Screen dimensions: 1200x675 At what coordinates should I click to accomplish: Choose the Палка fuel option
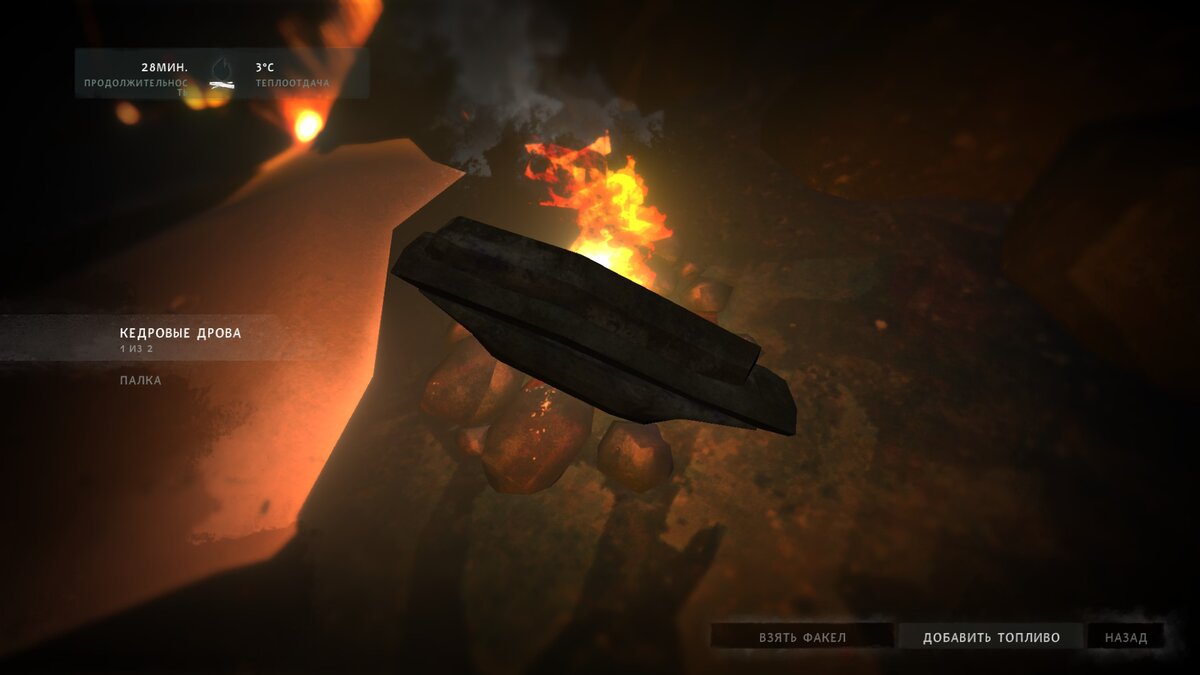tap(140, 381)
